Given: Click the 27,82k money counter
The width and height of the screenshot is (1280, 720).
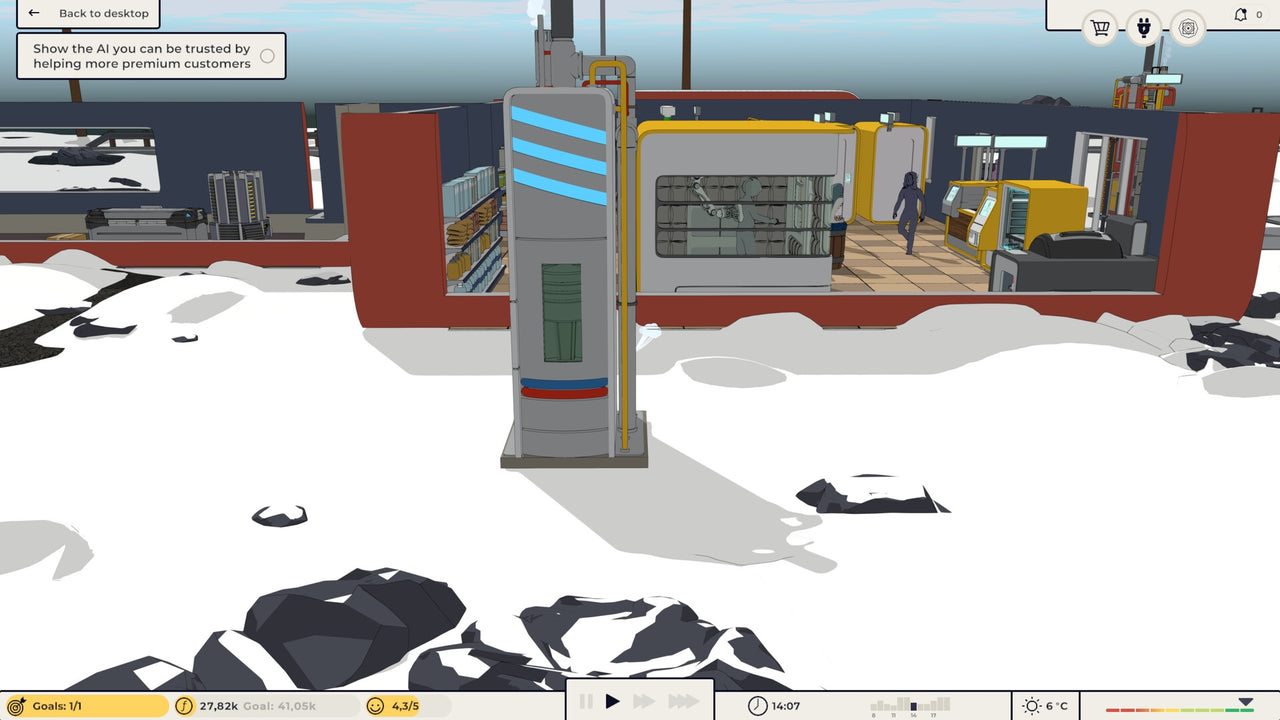Looking at the screenshot, I should tap(221, 705).
